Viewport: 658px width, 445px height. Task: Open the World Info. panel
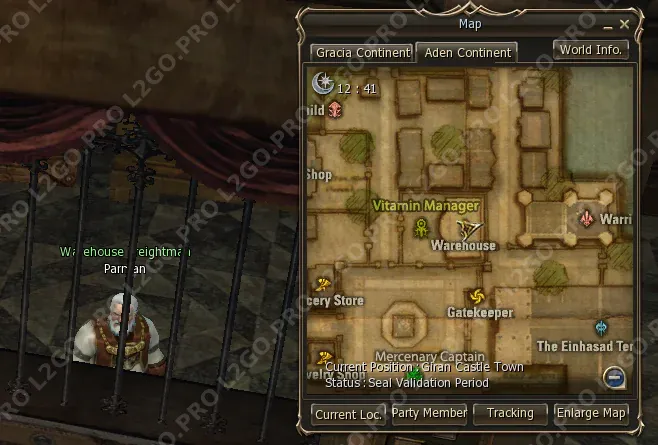(591, 49)
